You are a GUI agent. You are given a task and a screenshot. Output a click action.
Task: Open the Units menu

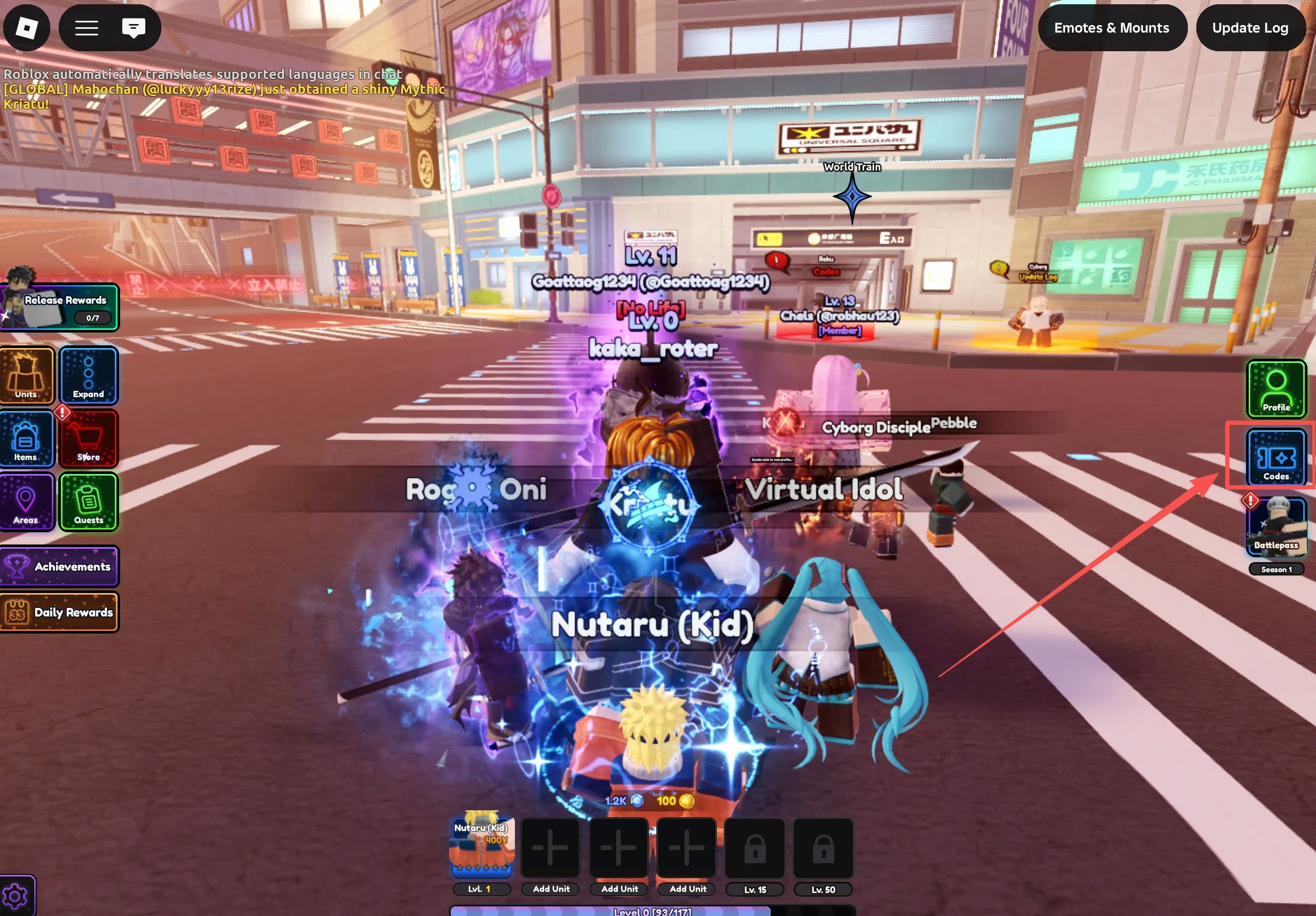click(x=26, y=375)
